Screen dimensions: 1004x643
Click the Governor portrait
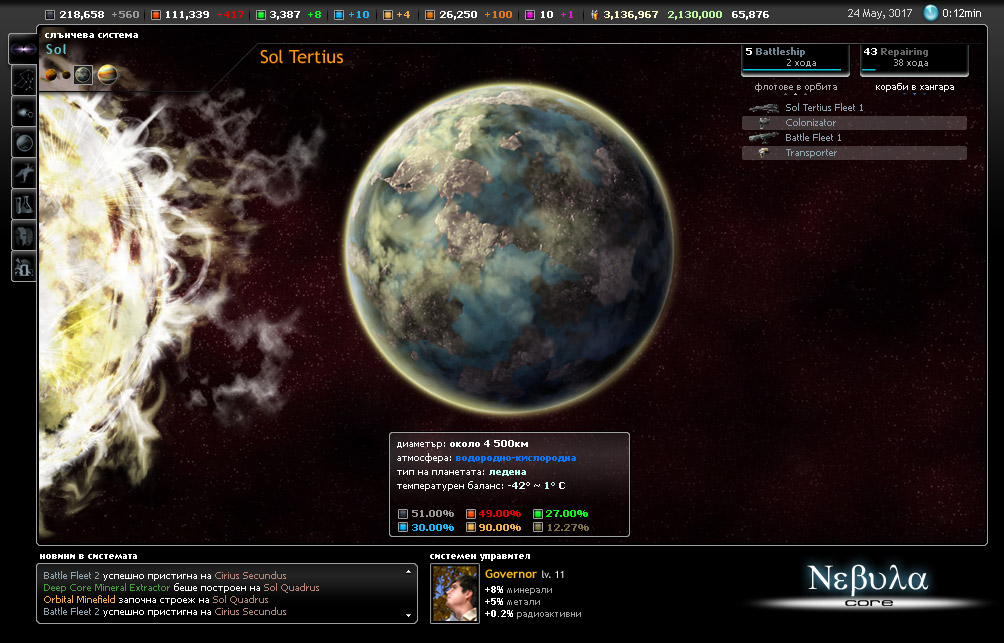tap(454, 592)
